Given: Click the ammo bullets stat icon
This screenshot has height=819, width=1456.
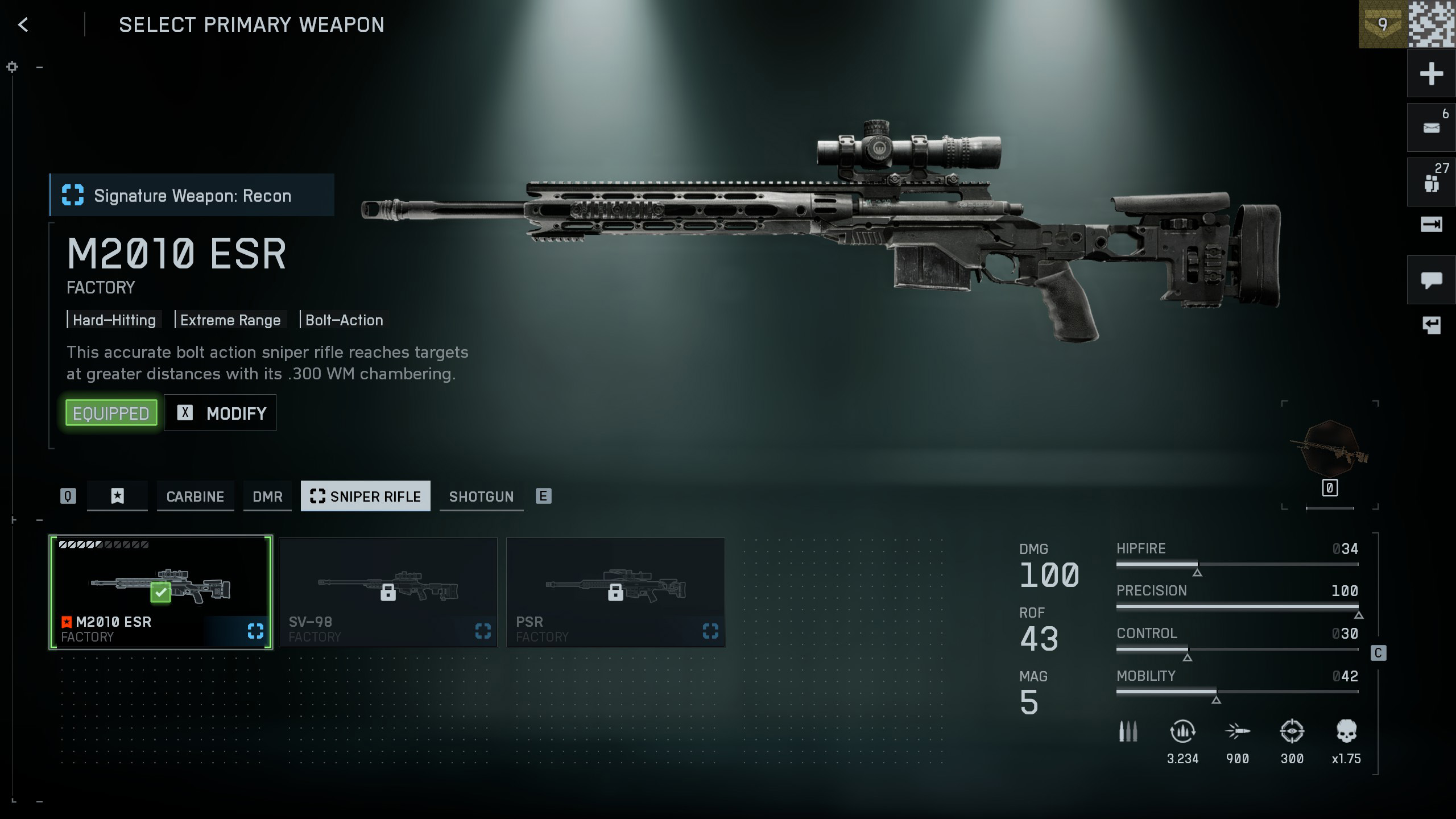Looking at the screenshot, I should [x=1128, y=731].
